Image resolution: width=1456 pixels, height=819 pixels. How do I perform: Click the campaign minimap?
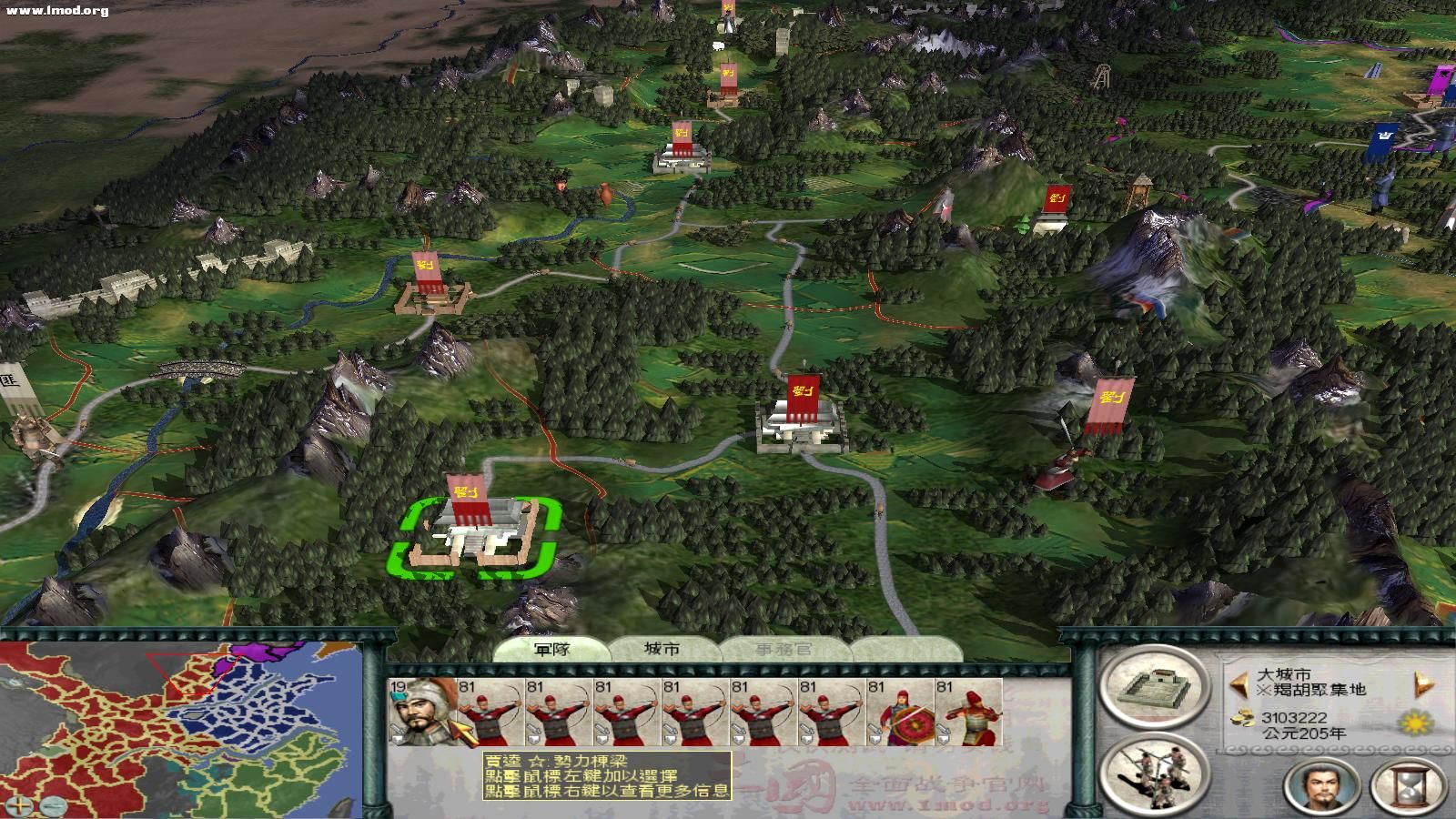click(182, 728)
